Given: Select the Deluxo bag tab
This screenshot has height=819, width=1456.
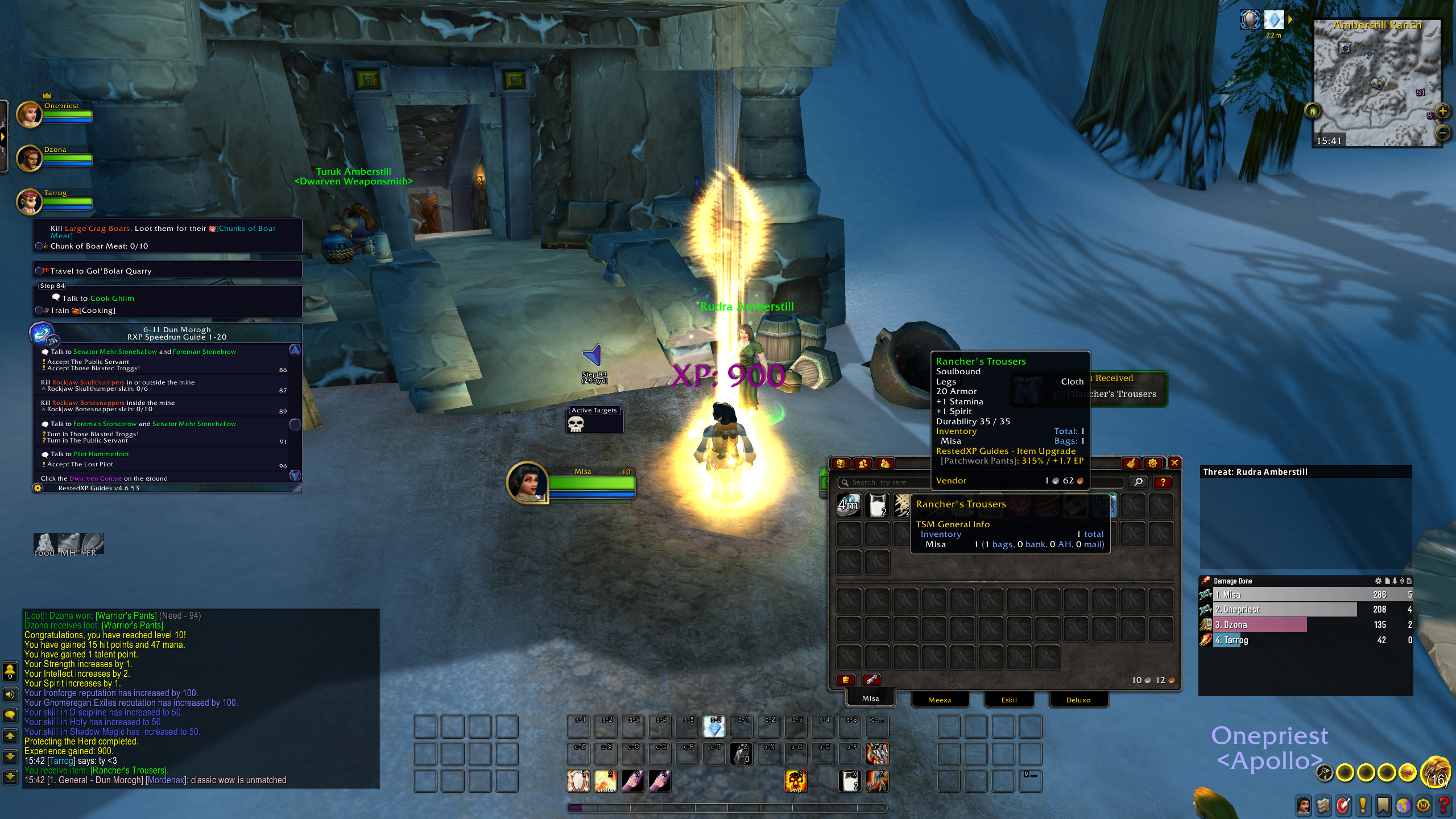Looking at the screenshot, I should coord(1078,700).
